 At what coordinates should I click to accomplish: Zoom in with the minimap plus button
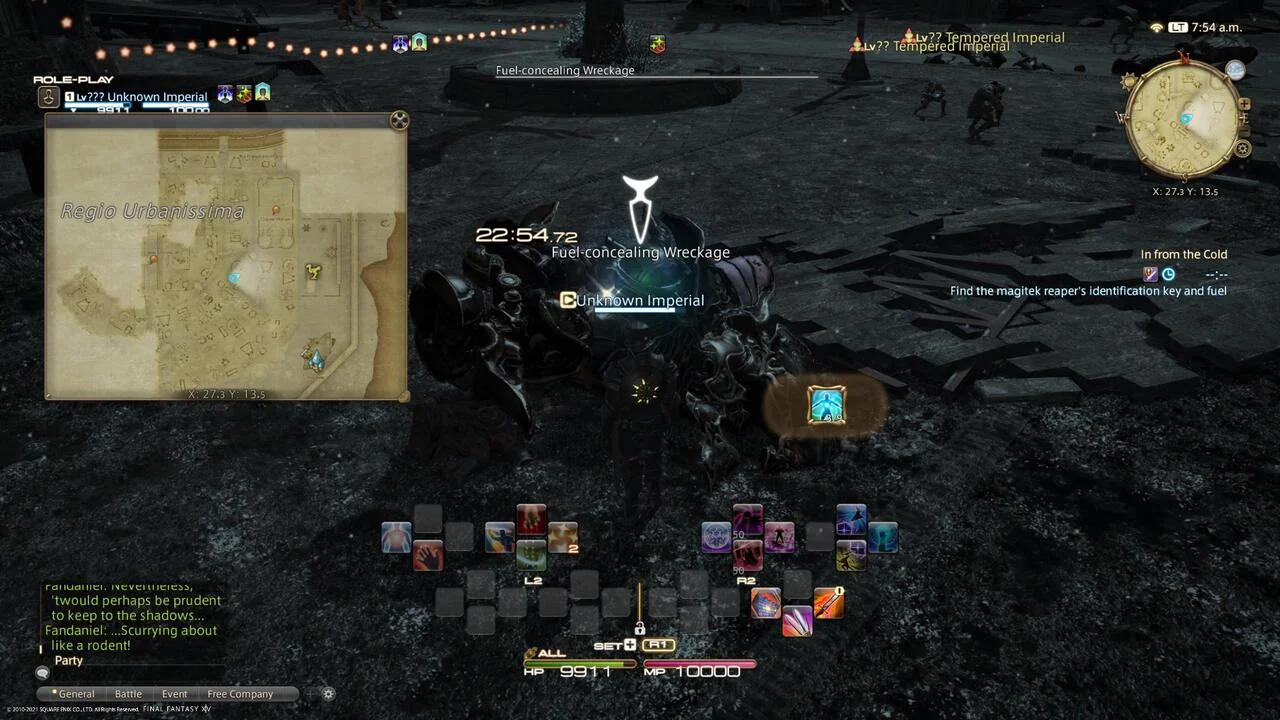point(1244,103)
